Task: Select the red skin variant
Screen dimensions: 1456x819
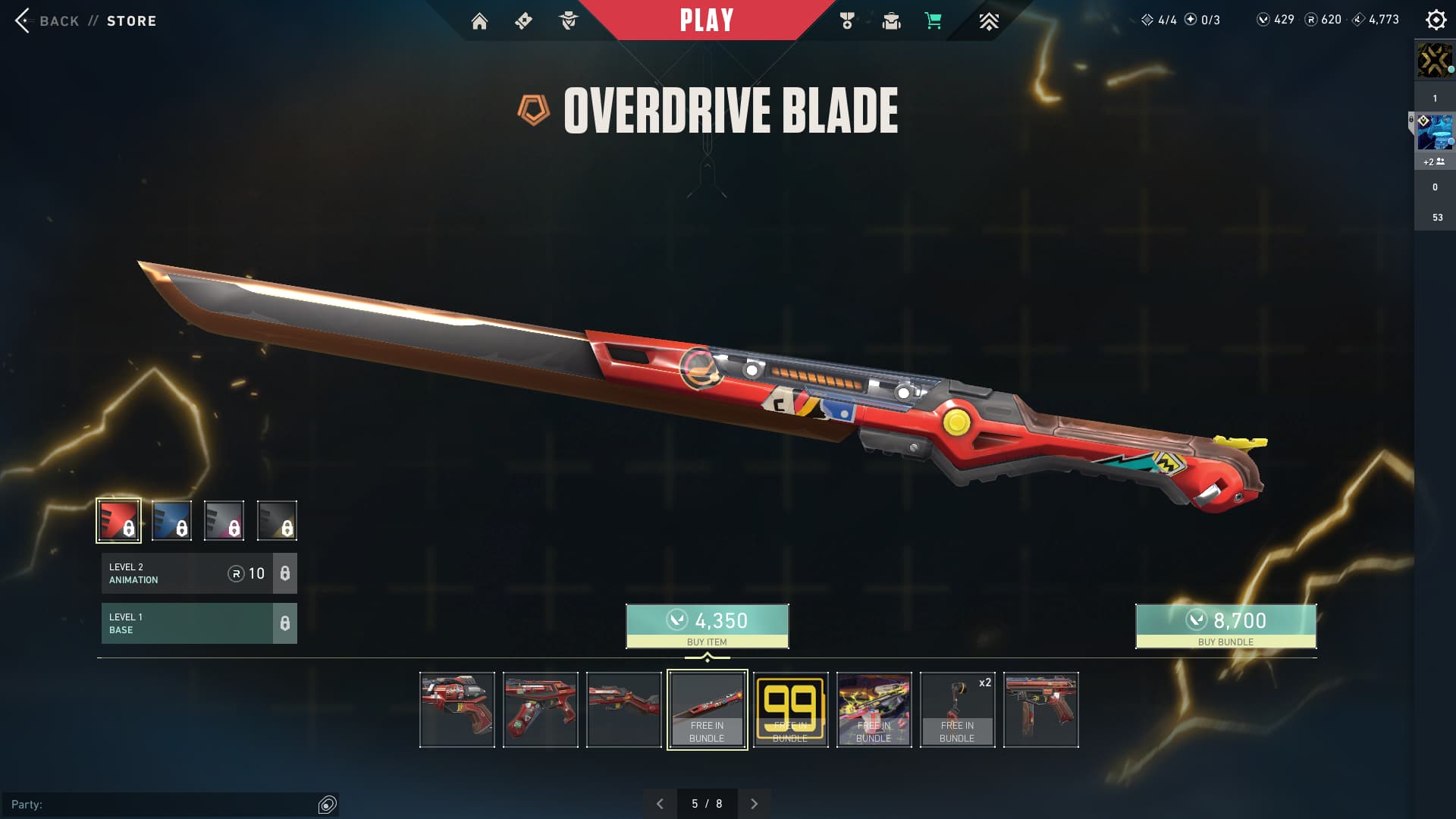Action: [118, 520]
